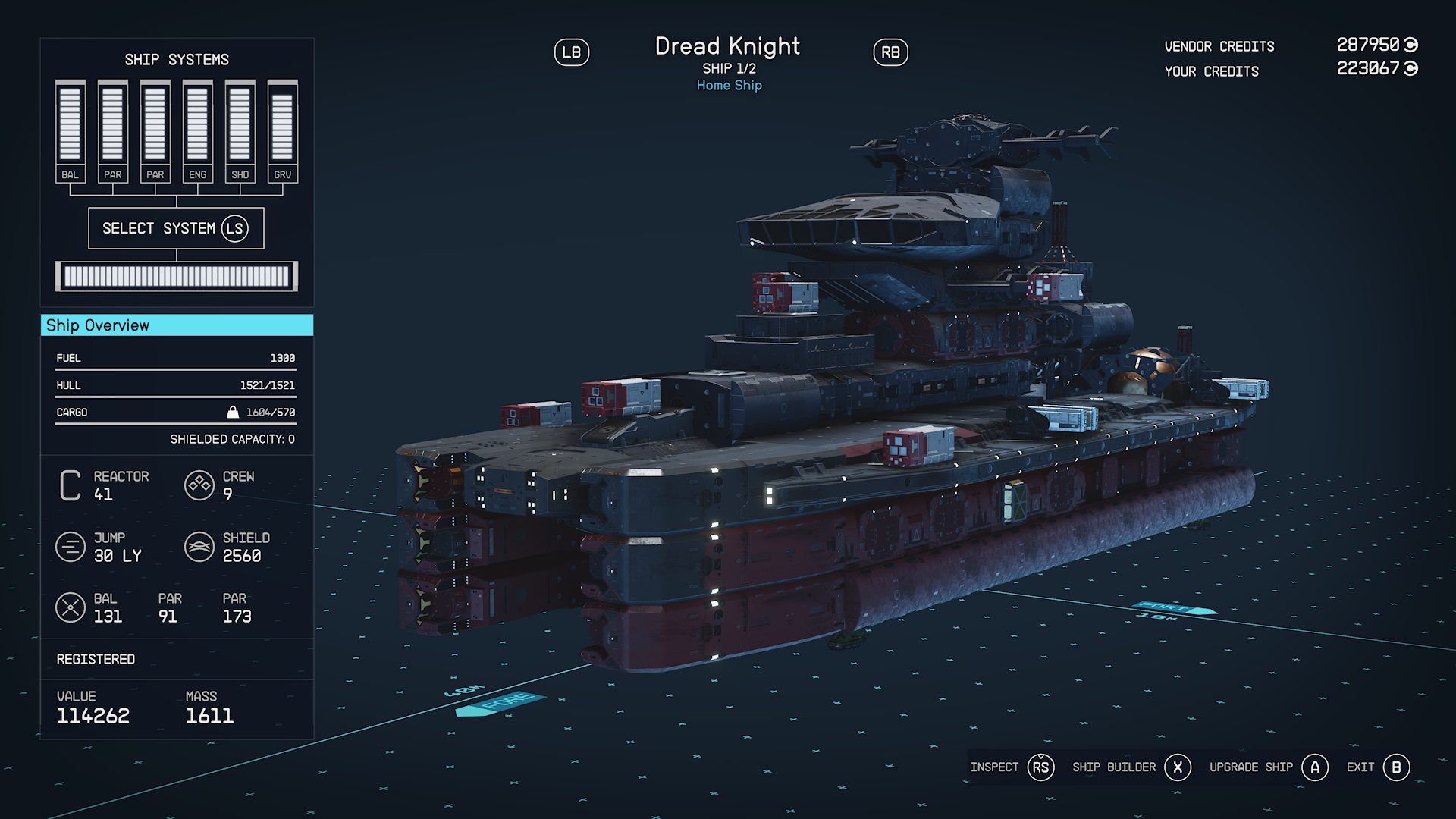The height and width of the screenshot is (819, 1456).
Task: Click the Shield icon showing 2560
Action: [x=199, y=547]
